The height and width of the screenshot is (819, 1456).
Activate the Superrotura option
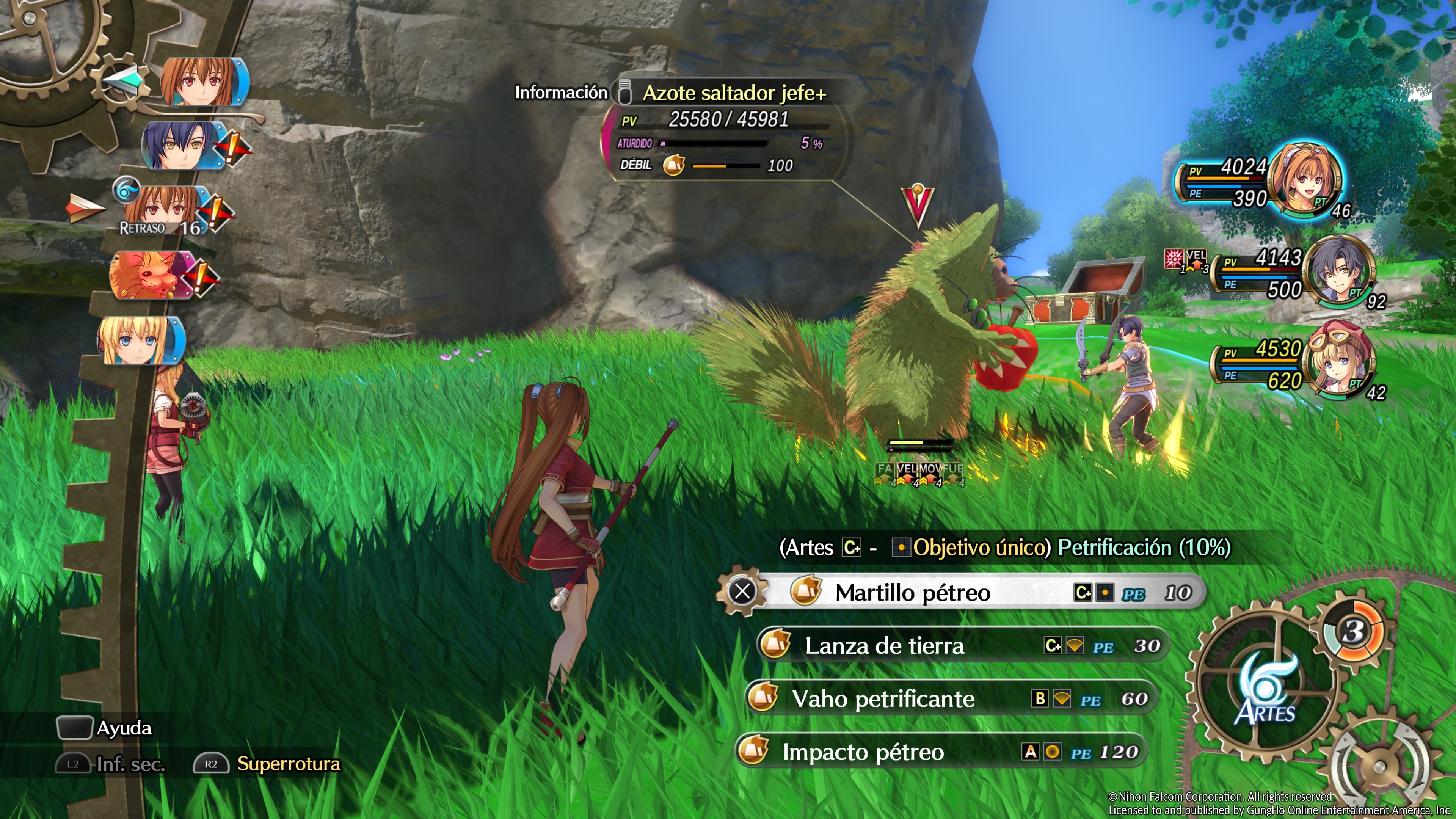tap(288, 764)
